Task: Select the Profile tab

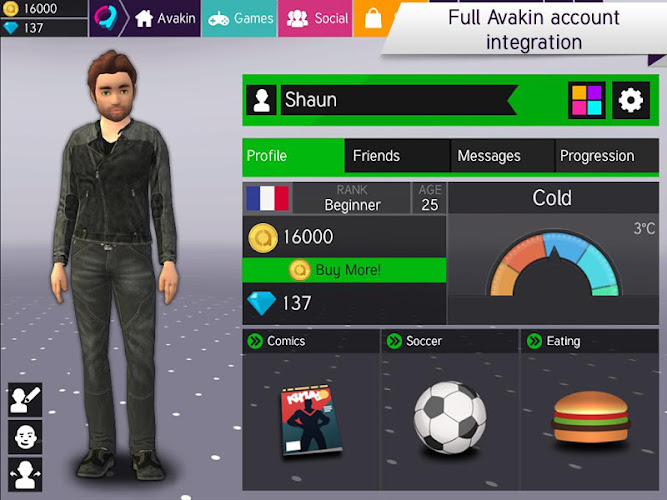Action: click(x=294, y=156)
